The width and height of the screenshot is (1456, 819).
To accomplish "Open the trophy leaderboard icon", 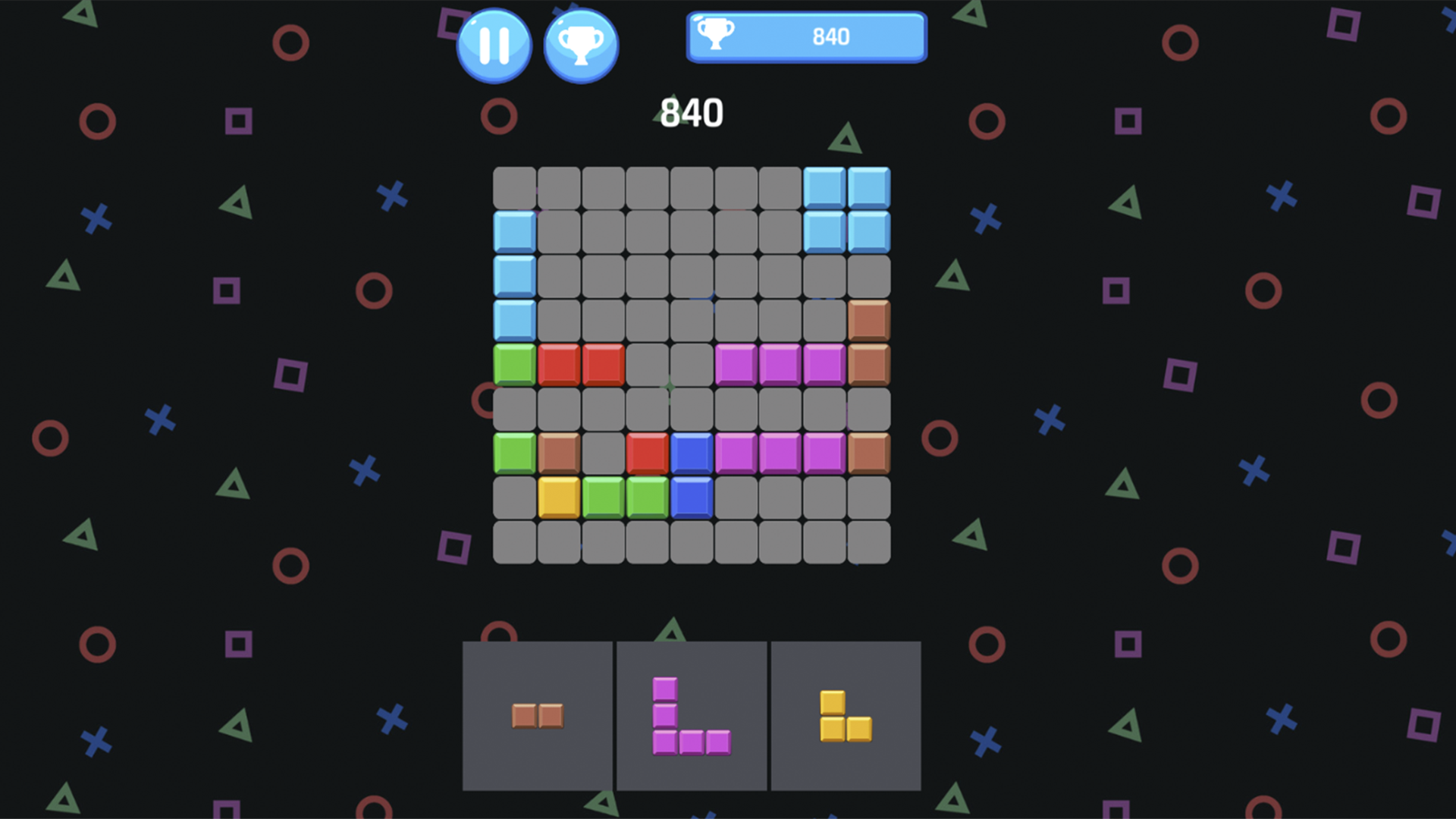I will pyautogui.click(x=581, y=44).
